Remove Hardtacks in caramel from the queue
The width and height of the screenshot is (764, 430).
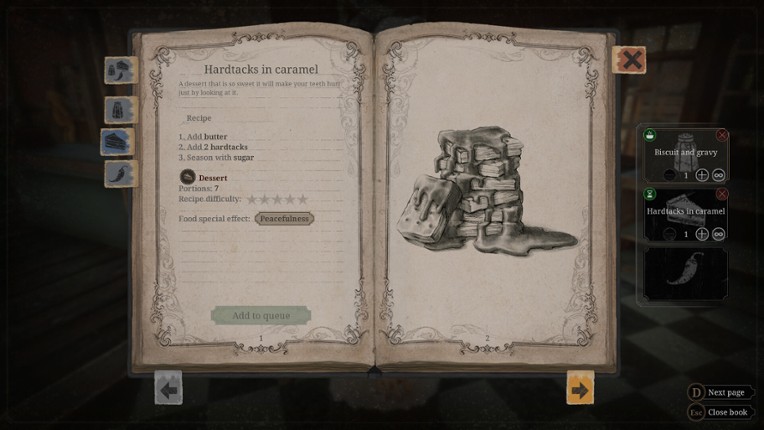pos(722,194)
